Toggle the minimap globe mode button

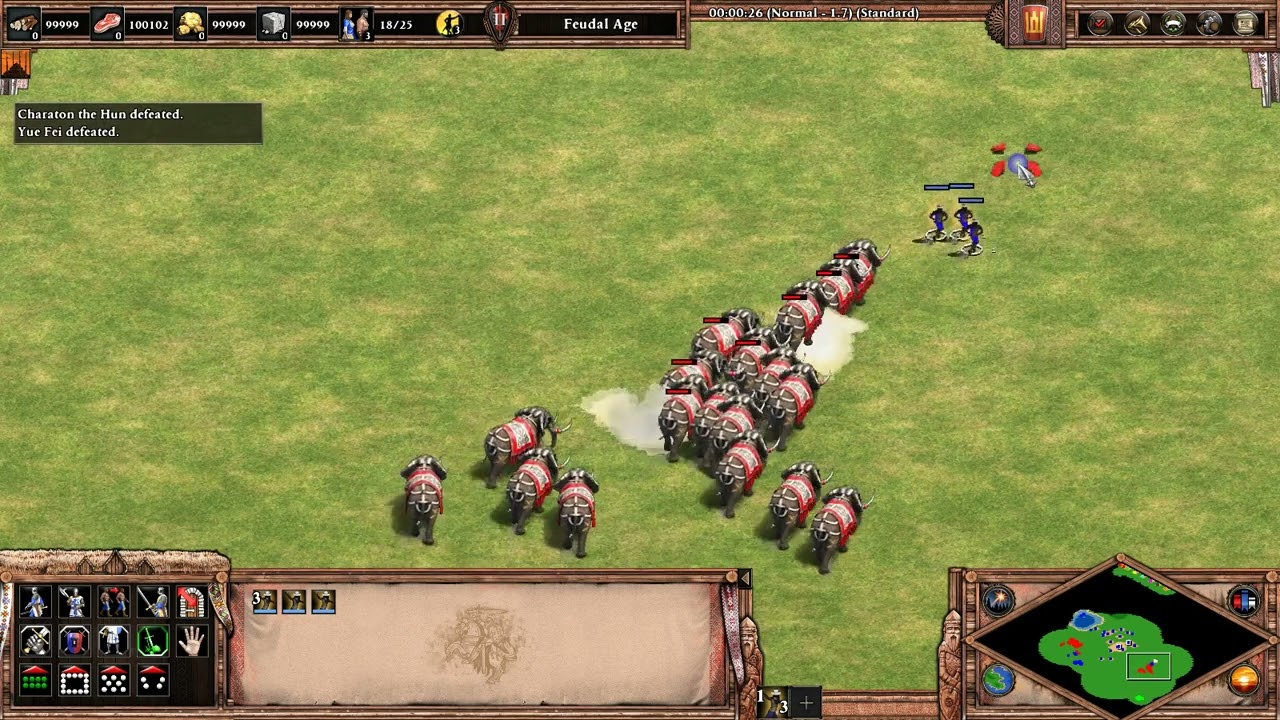(x=998, y=680)
